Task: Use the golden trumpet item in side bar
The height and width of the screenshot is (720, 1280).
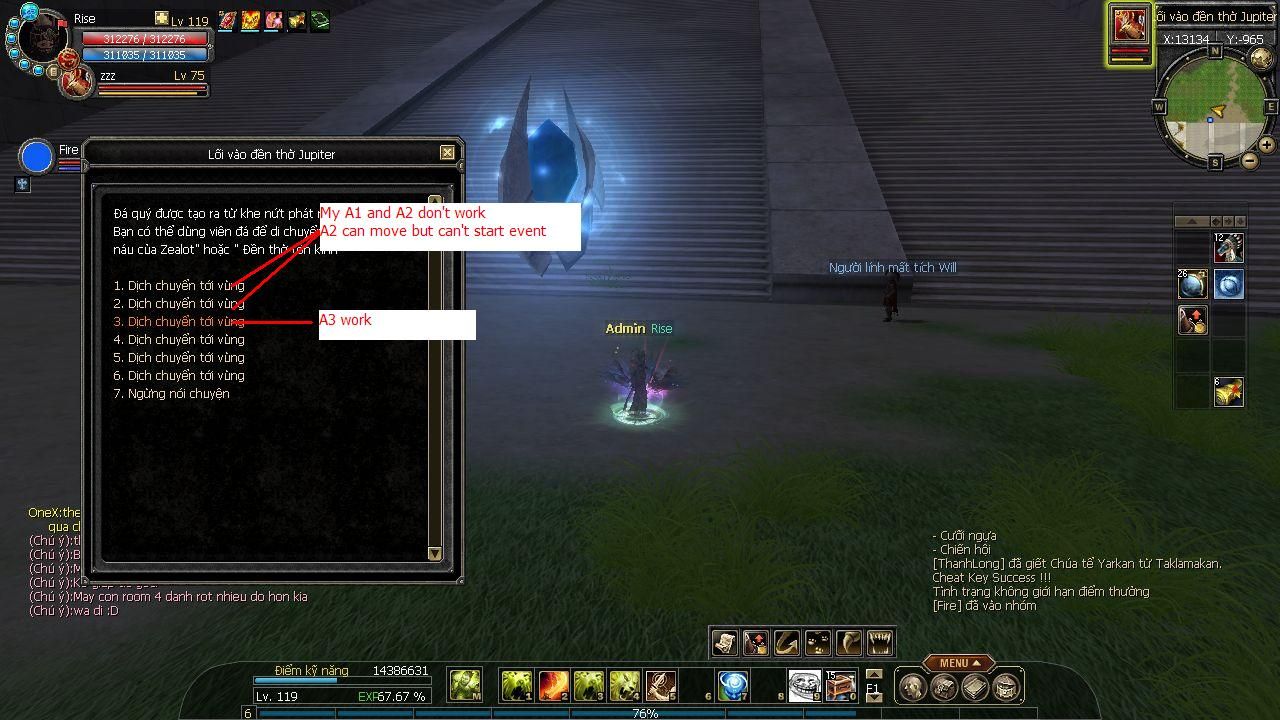Action: pyautogui.click(x=1229, y=391)
